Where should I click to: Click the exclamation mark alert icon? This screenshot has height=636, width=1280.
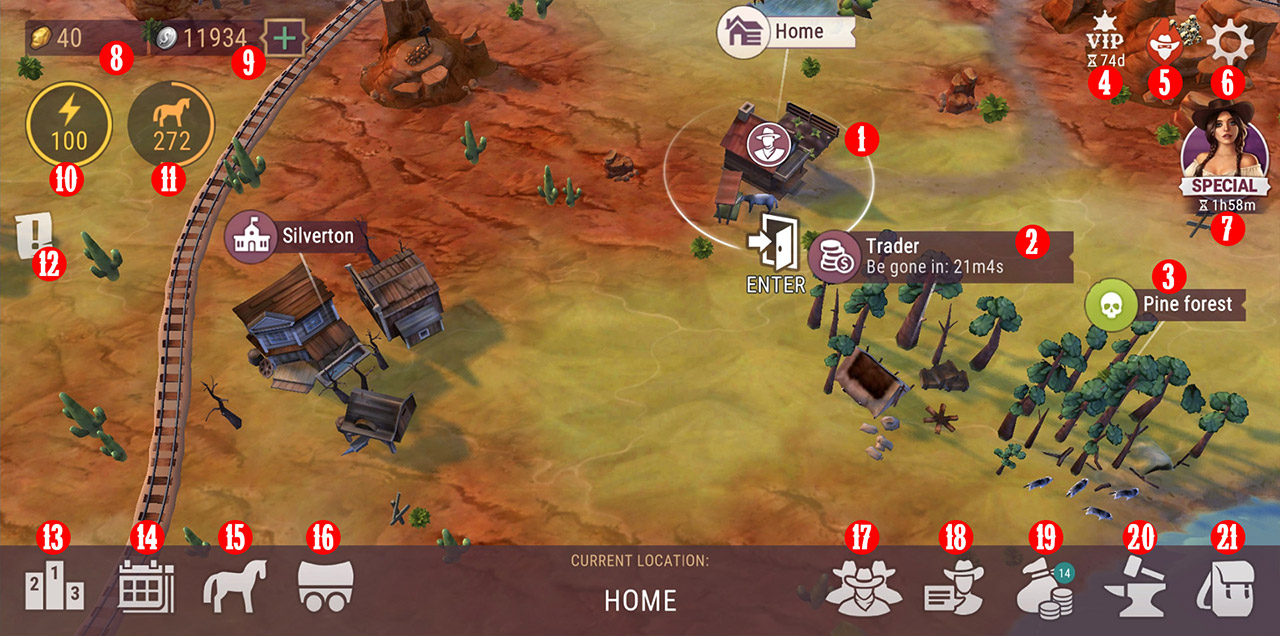coord(33,236)
